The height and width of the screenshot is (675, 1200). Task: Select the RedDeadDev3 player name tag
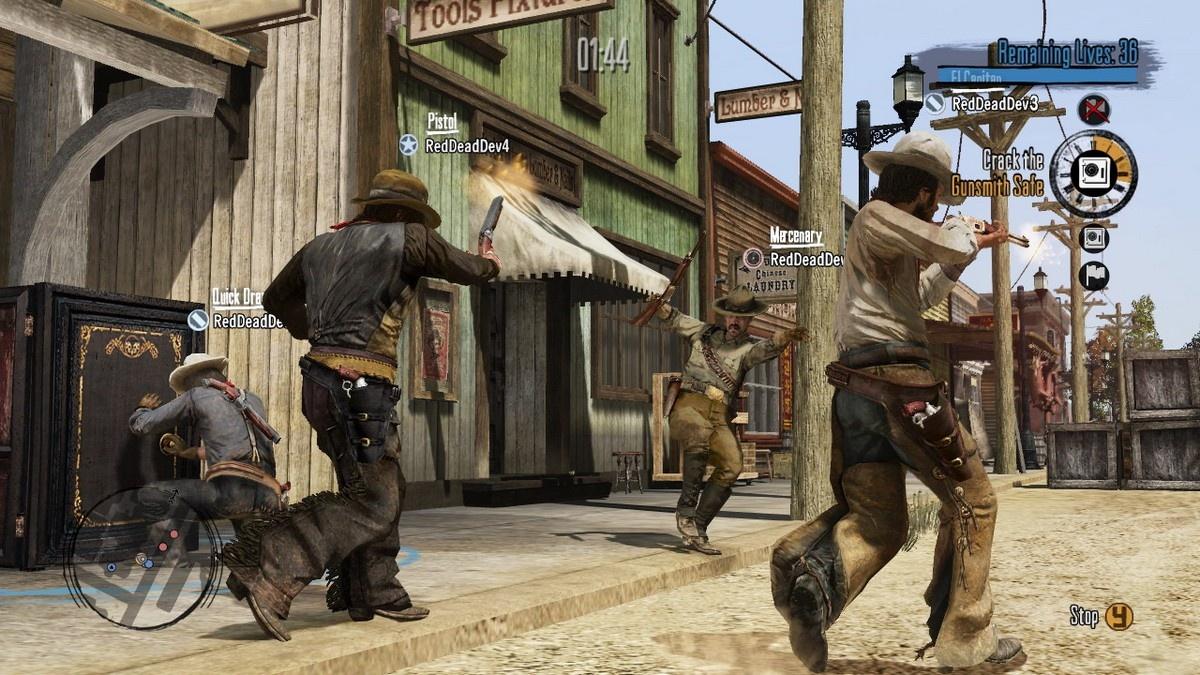[x=982, y=103]
